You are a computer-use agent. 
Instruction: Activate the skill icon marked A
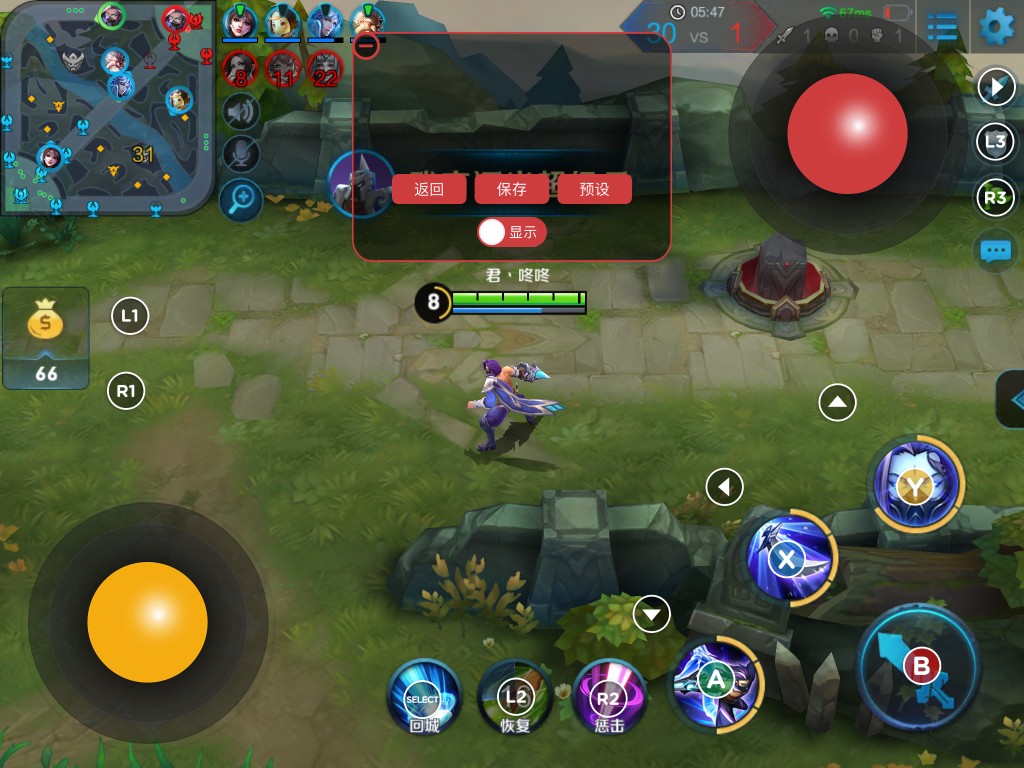[x=715, y=681]
